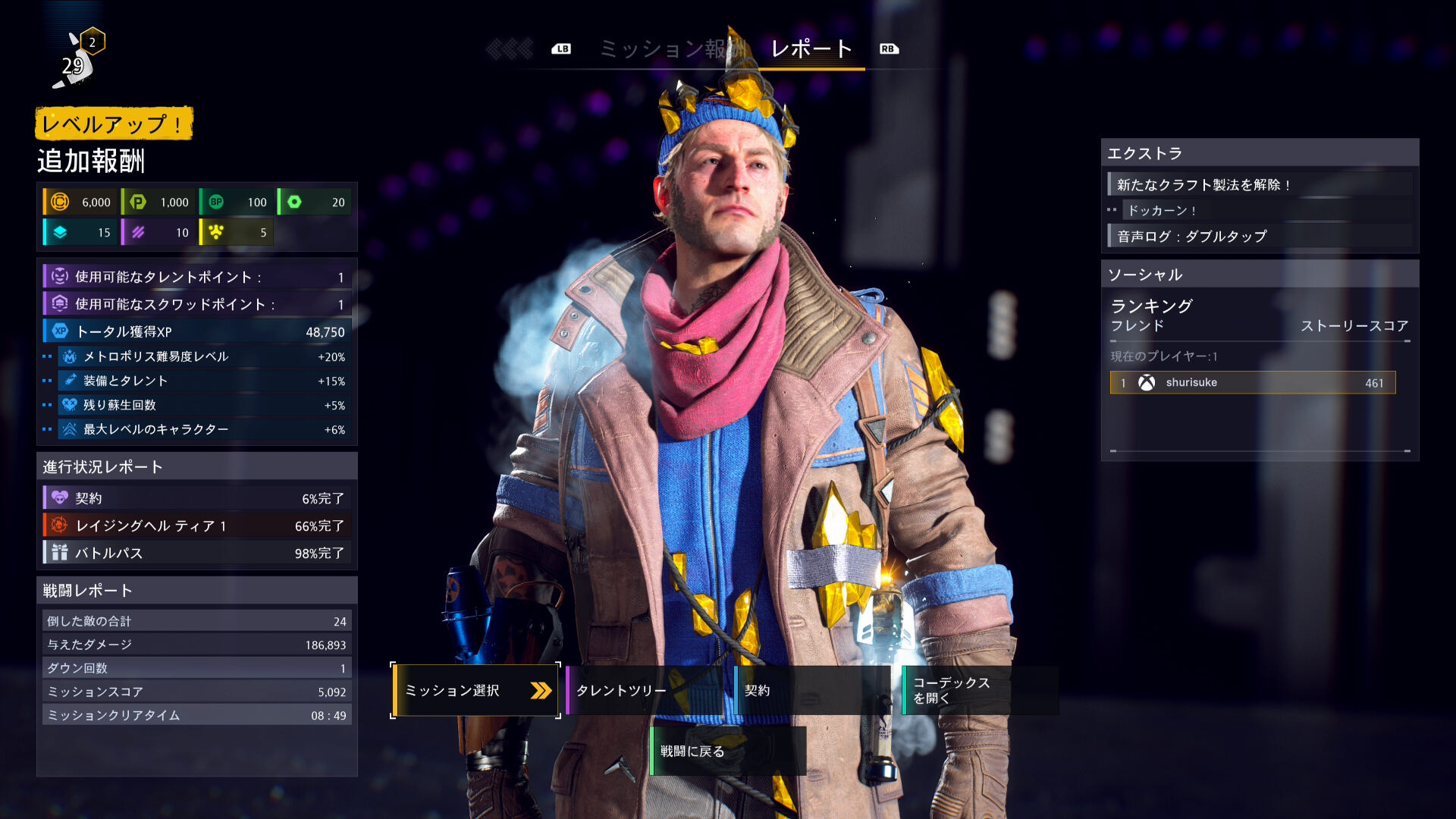Open the 契約 button at the bottom
Viewport: 1456px width, 819px height.
point(811,690)
